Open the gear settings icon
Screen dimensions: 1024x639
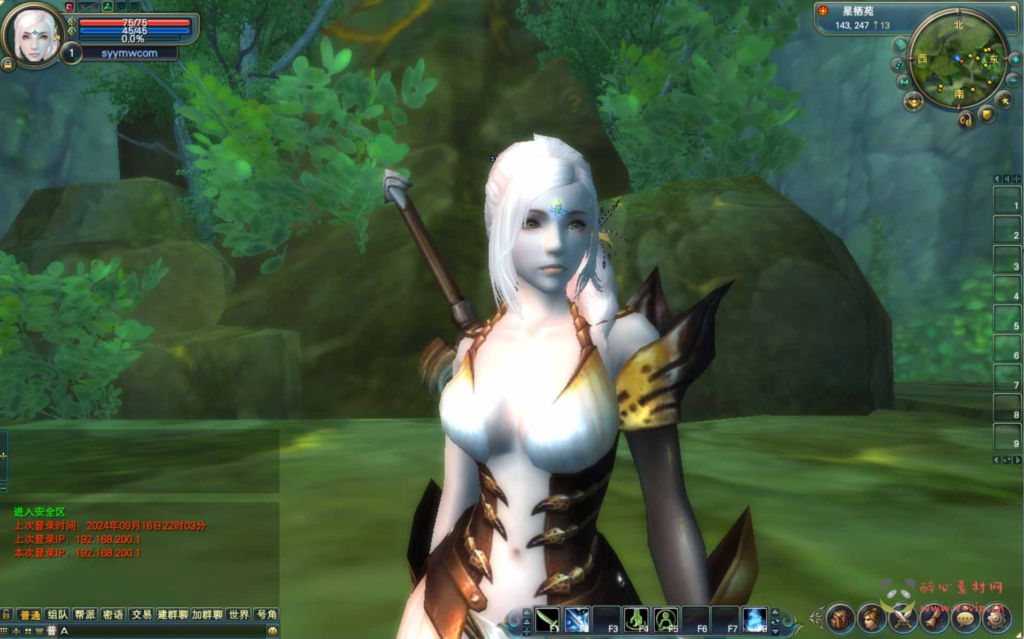[x=996, y=617]
